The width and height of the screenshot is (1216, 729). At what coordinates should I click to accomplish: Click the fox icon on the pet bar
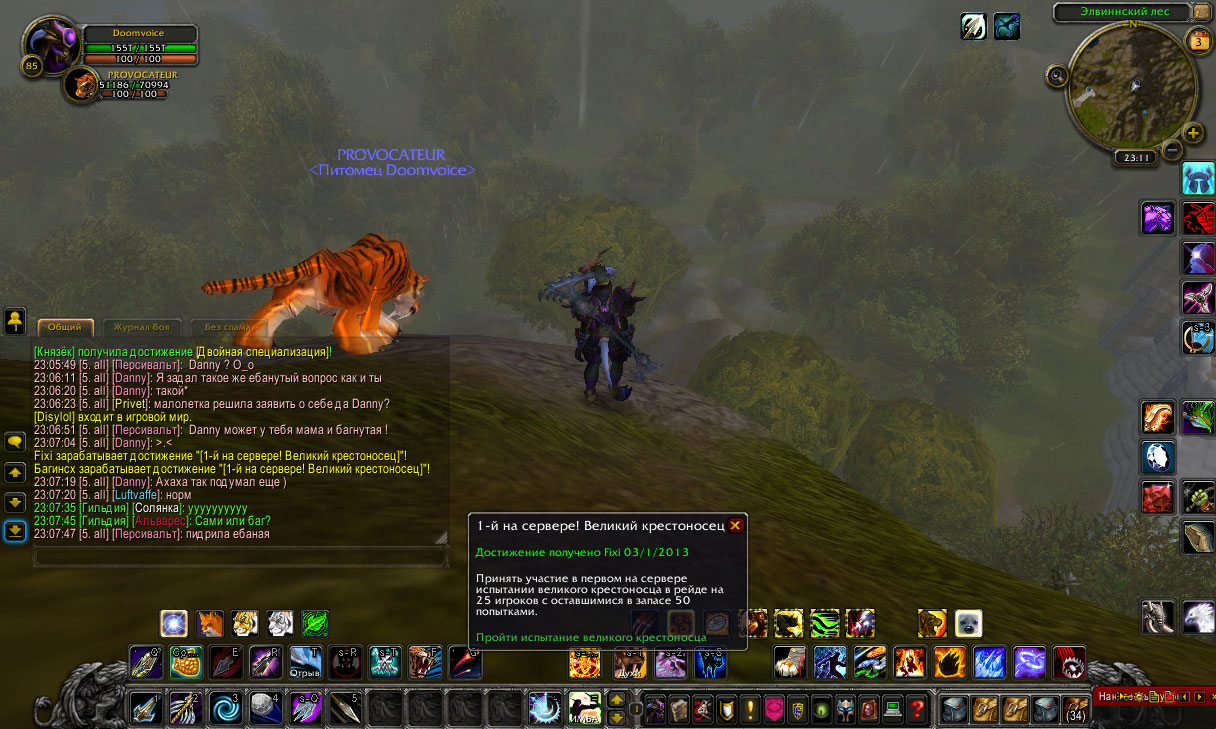[x=210, y=624]
